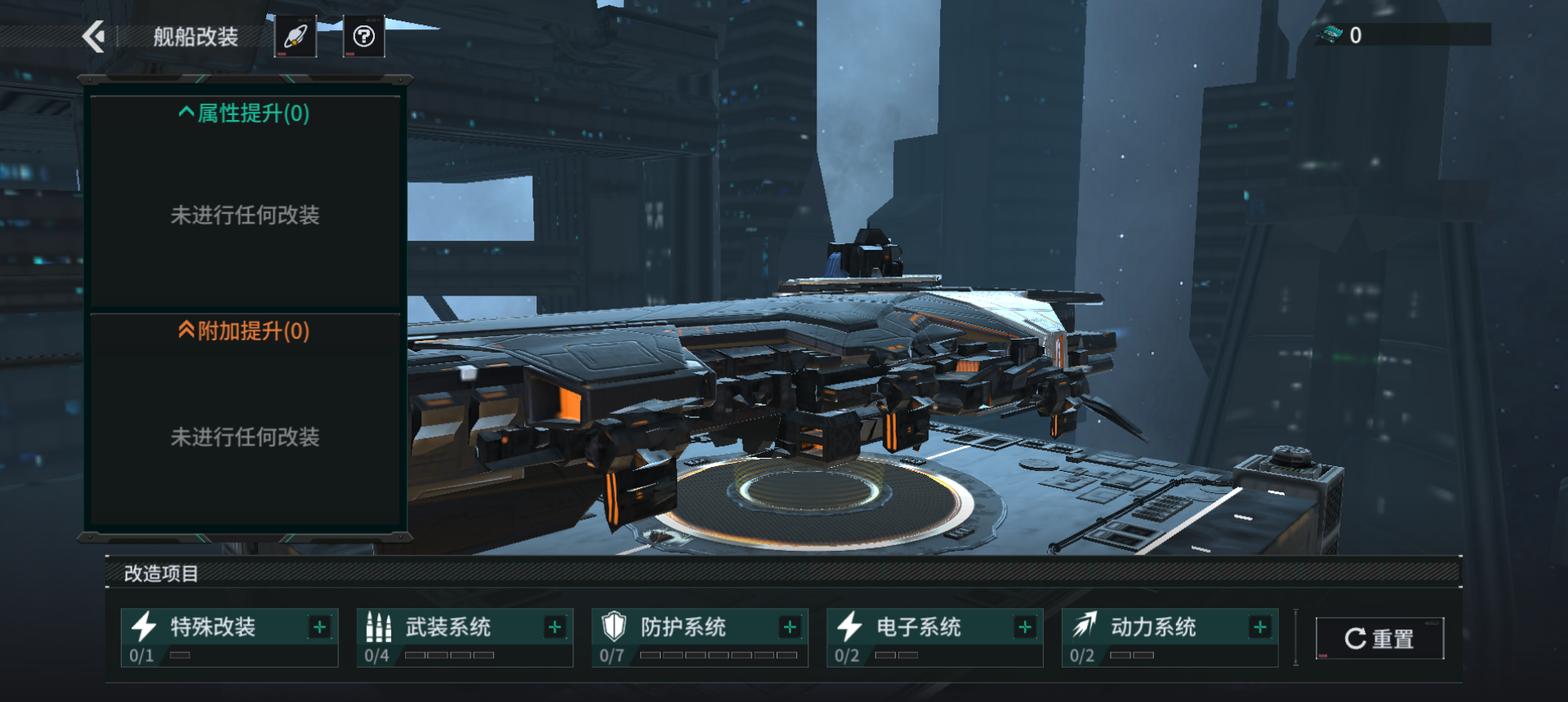
Task: Add a 防护系统 modification
Action: click(x=790, y=627)
